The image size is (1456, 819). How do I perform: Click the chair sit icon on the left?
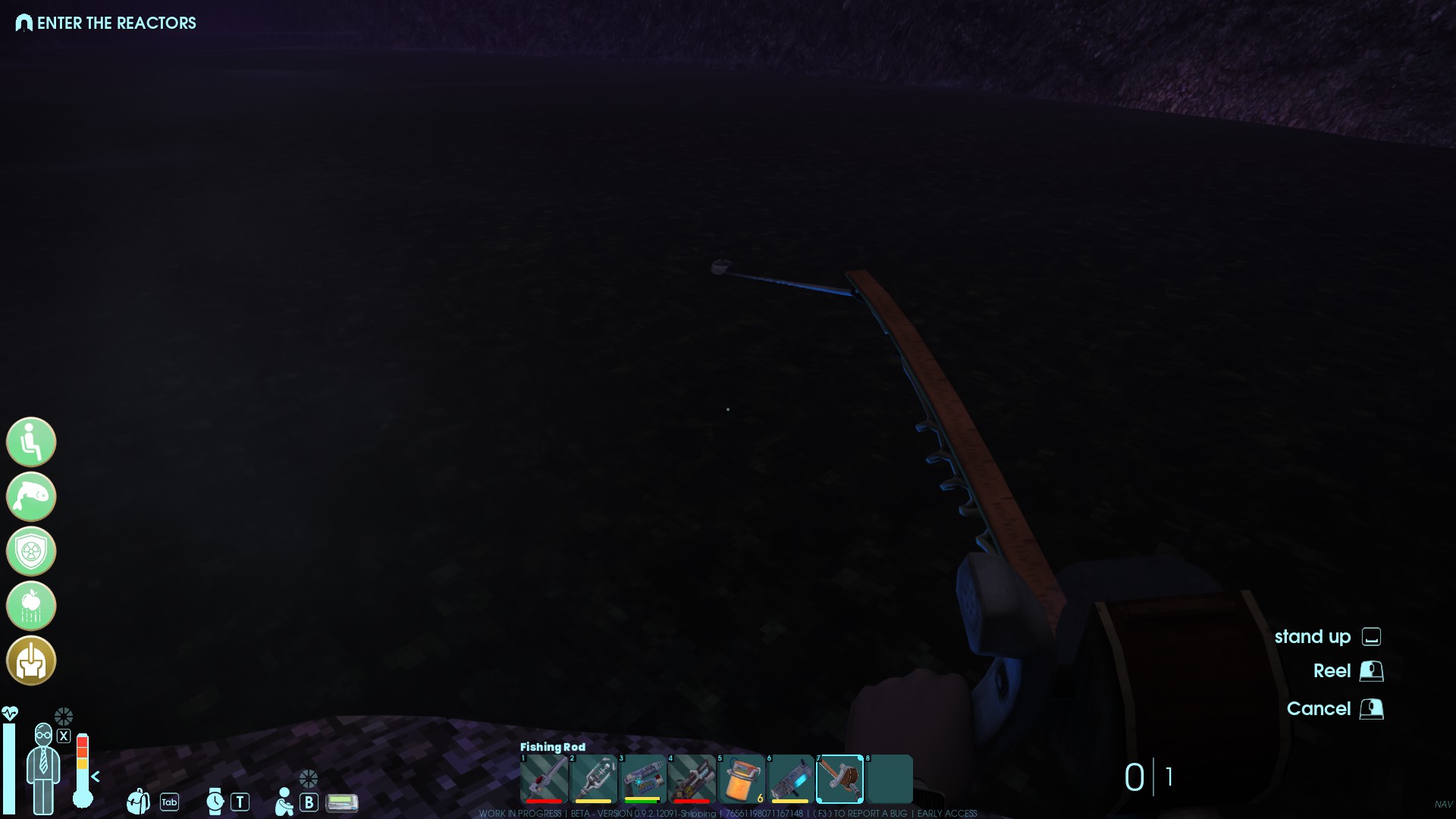tap(31, 441)
